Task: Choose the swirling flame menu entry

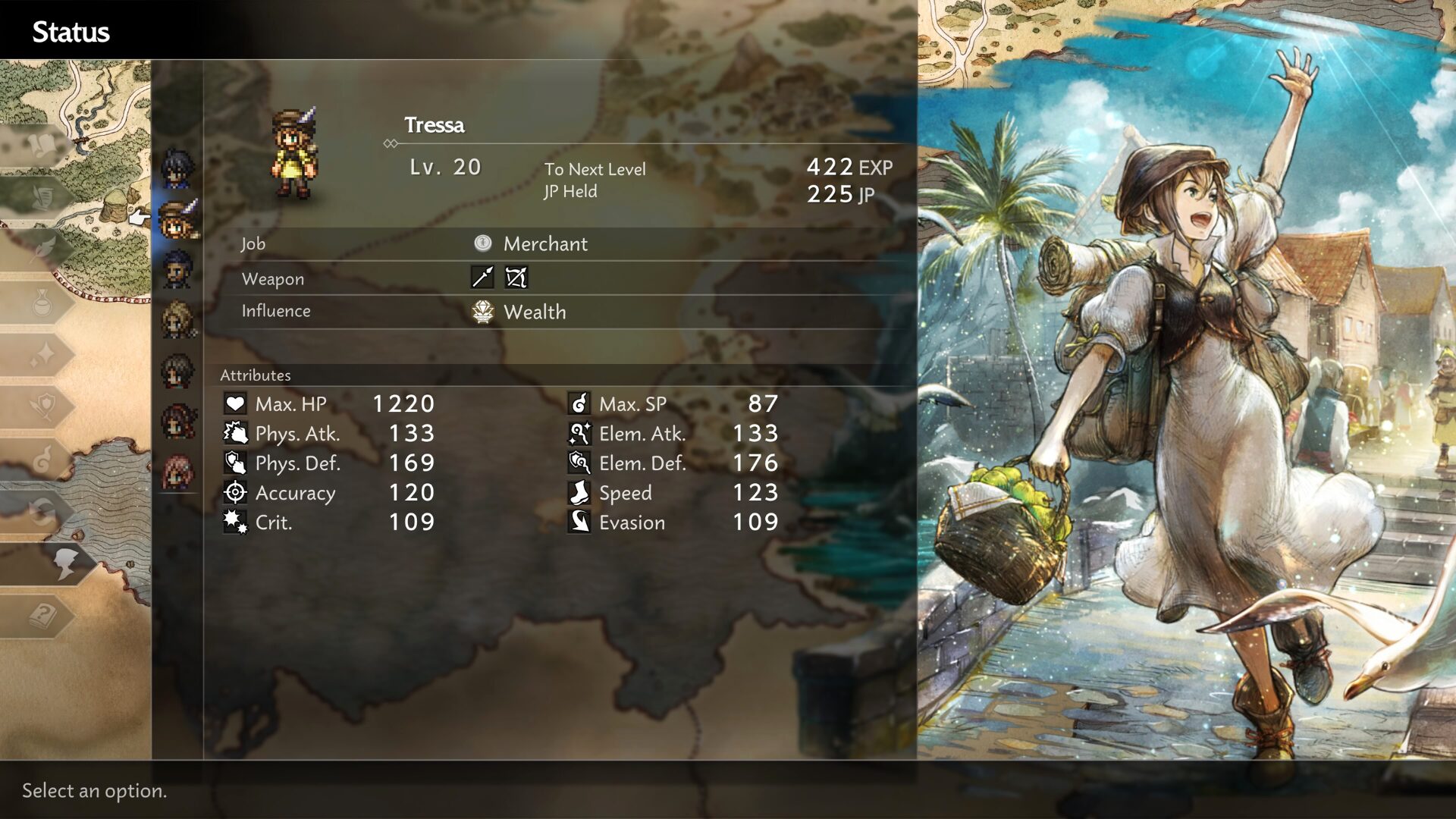Action: 42,458
